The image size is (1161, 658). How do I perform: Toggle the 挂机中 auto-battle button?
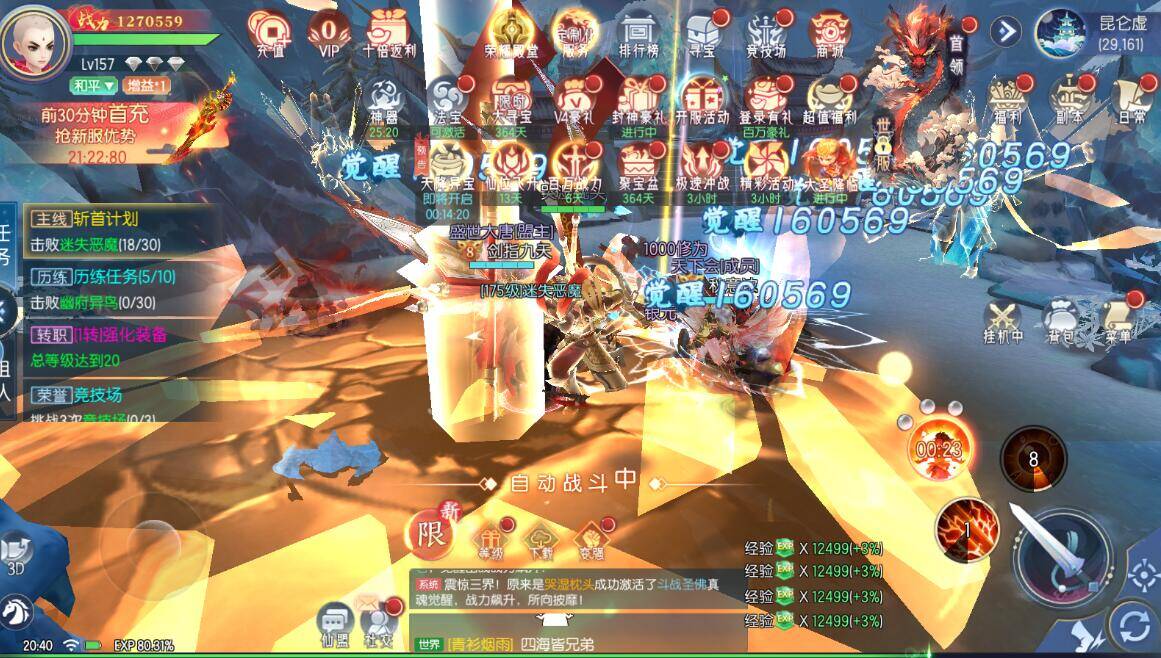1003,318
